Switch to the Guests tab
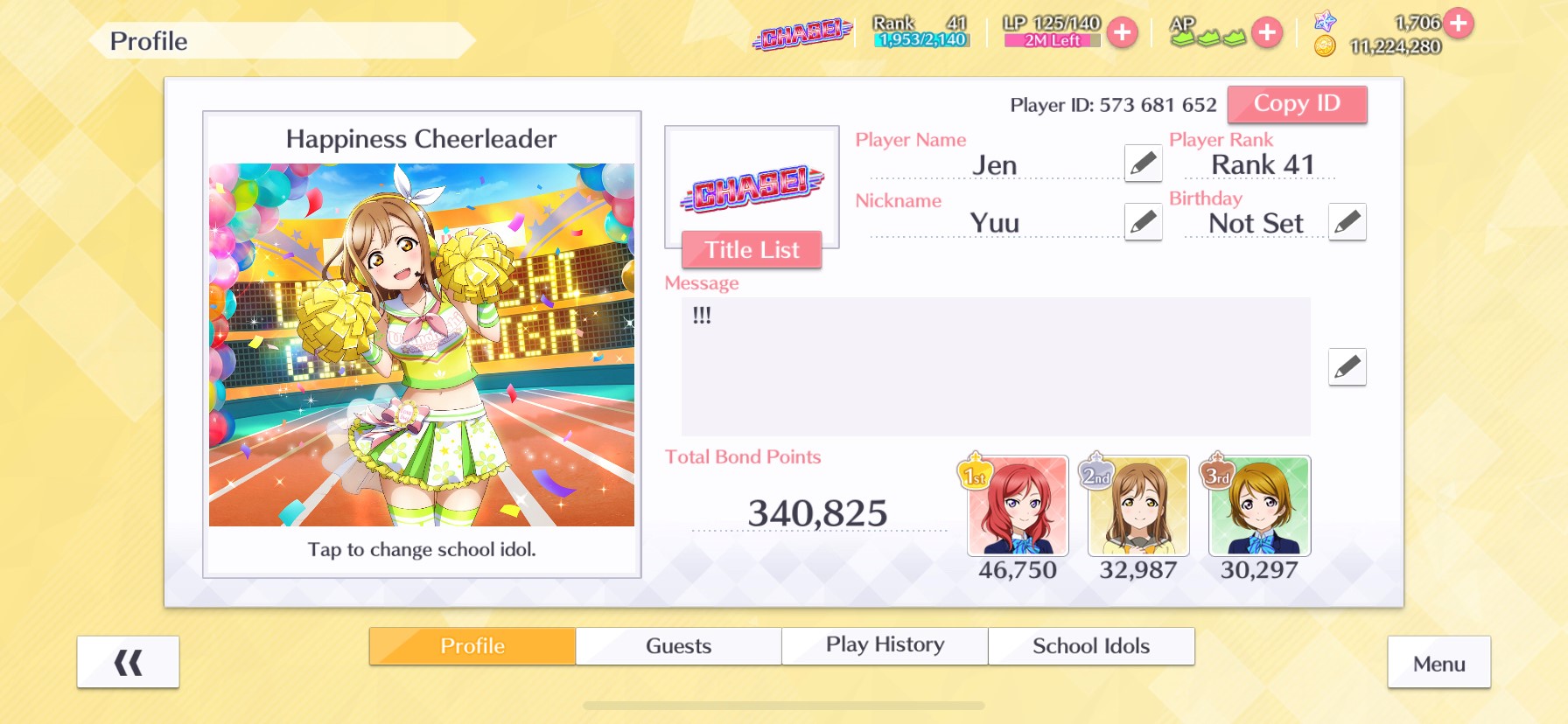The image size is (1568, 724). click(x=678, y=646)
